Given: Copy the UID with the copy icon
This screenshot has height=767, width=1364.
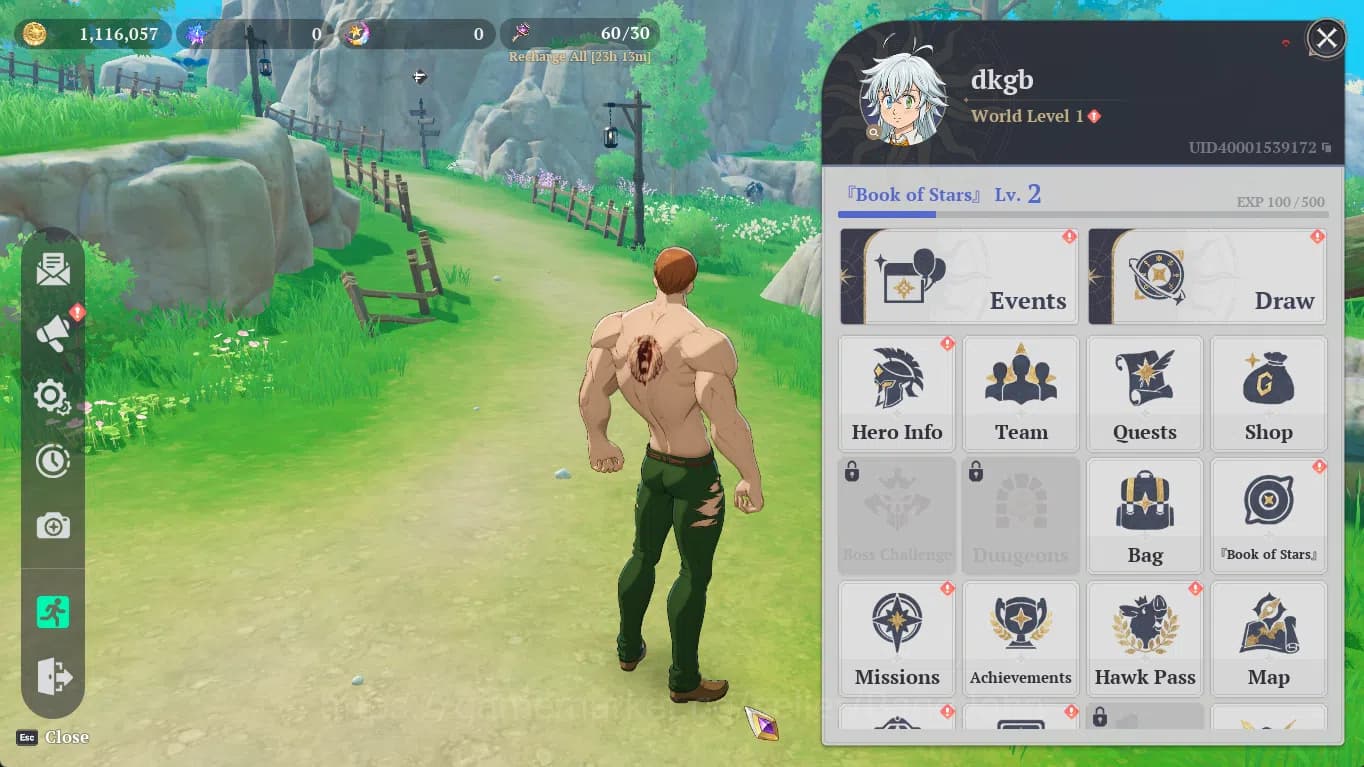Looking at the screenshot, I should (1327, 148).
